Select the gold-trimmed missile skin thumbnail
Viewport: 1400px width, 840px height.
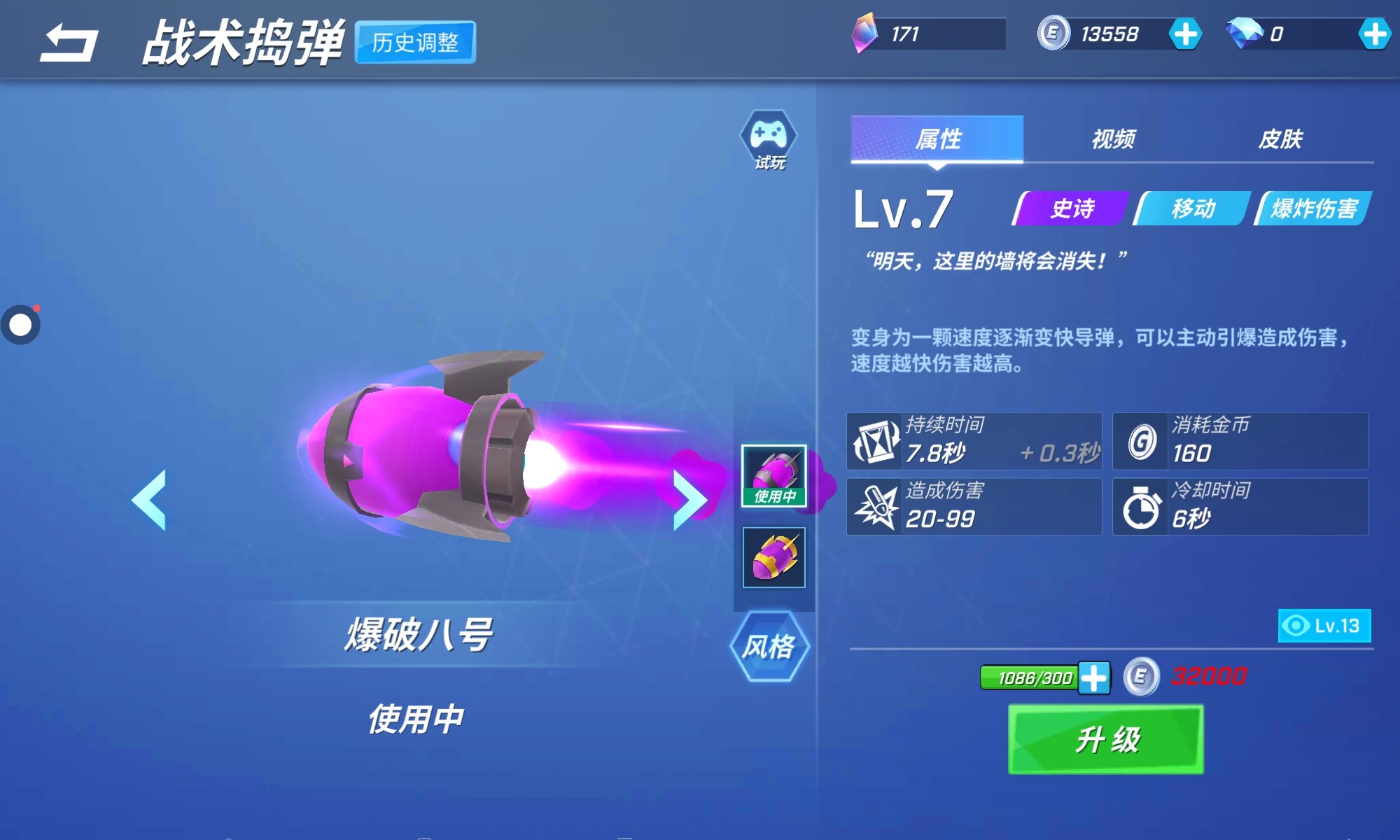tap(774, 557)
